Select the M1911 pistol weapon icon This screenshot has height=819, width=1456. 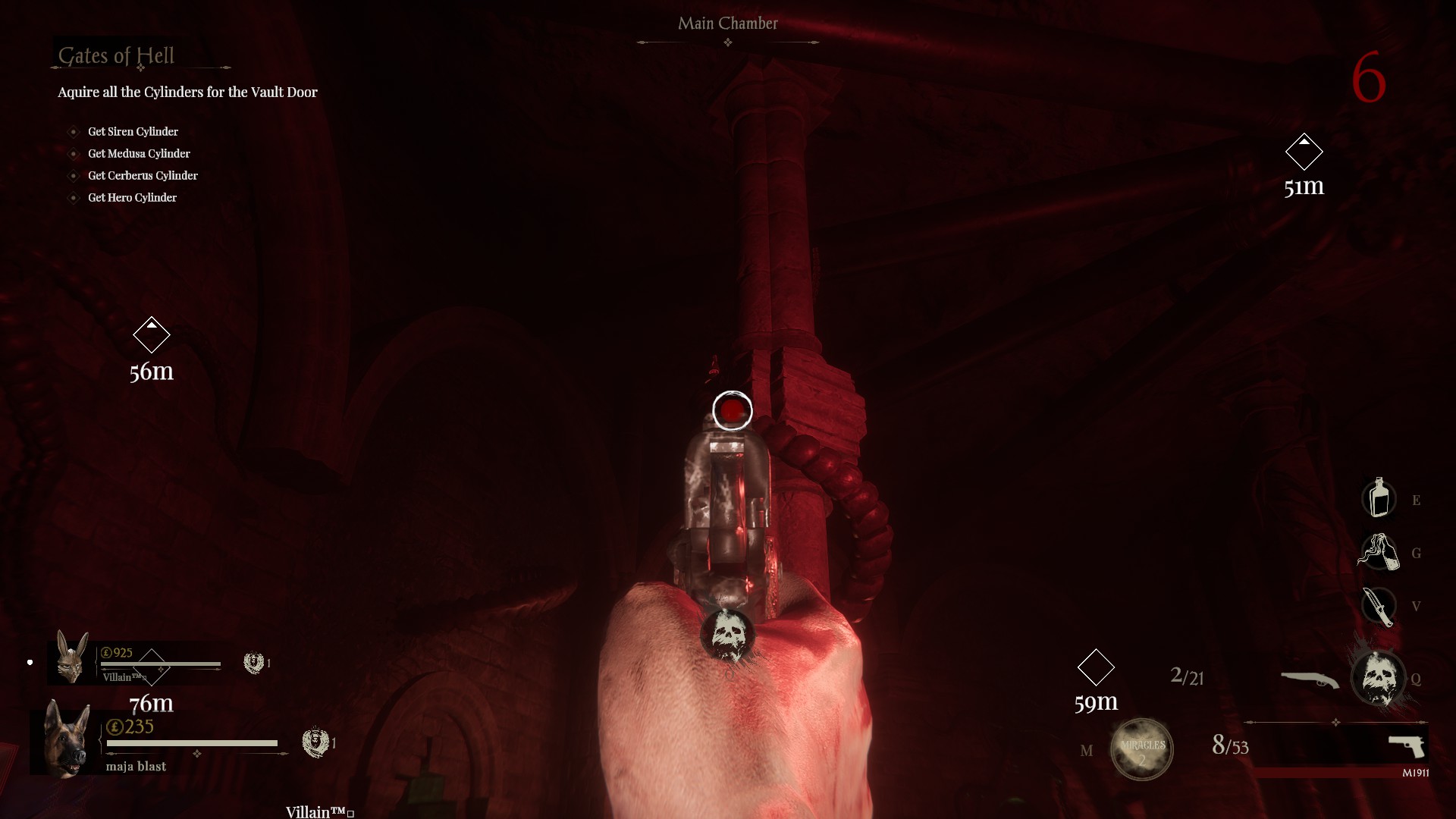1407,745
